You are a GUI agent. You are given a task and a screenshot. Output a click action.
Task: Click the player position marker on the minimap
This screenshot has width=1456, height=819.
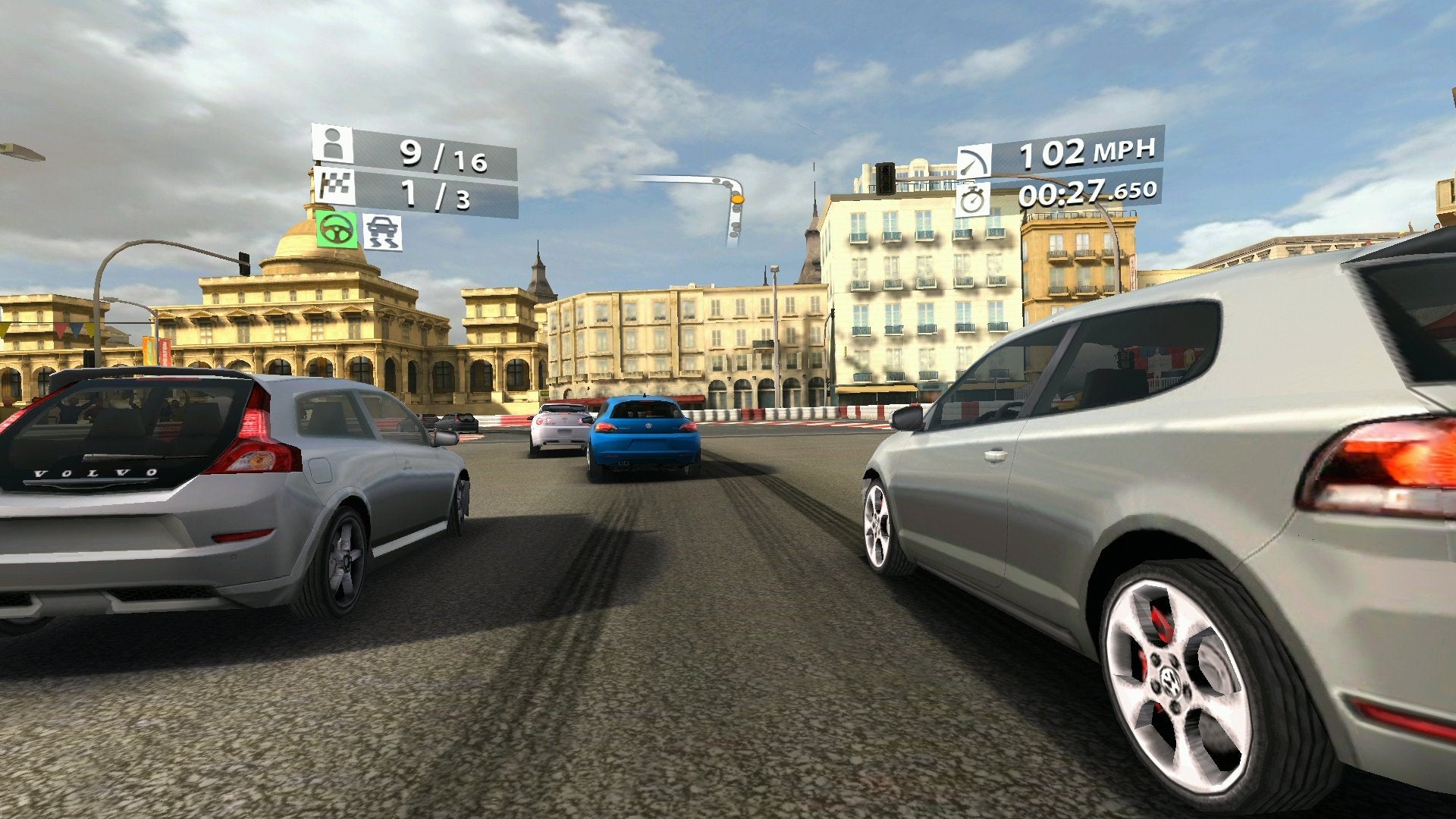(x=738, y=199)
